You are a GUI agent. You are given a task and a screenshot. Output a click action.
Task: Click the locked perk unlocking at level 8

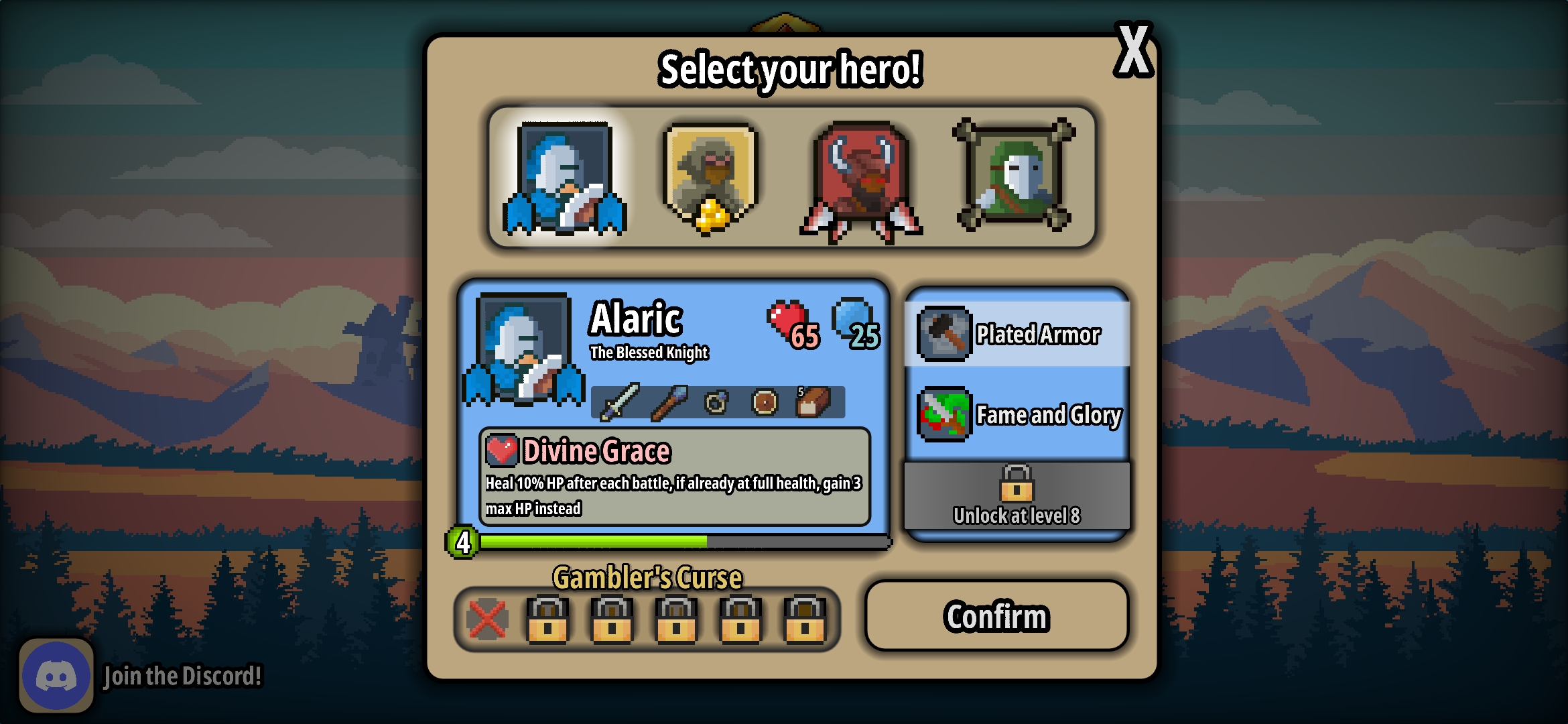coord(1017,496)
